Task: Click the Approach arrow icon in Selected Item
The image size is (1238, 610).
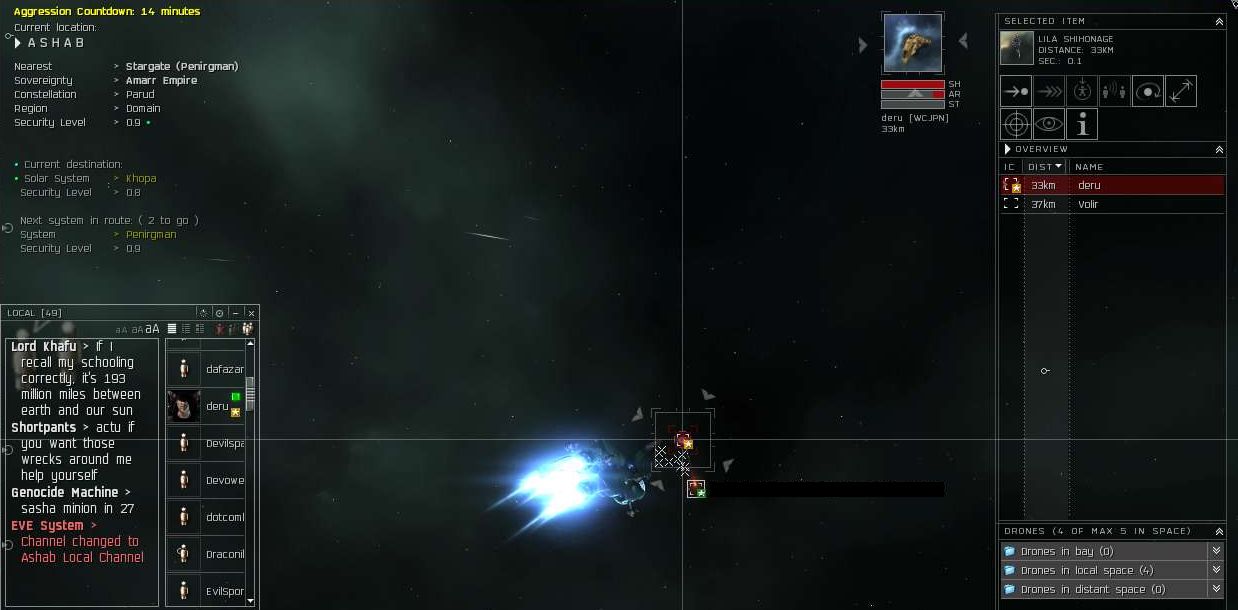Action: click(1016, 91)
